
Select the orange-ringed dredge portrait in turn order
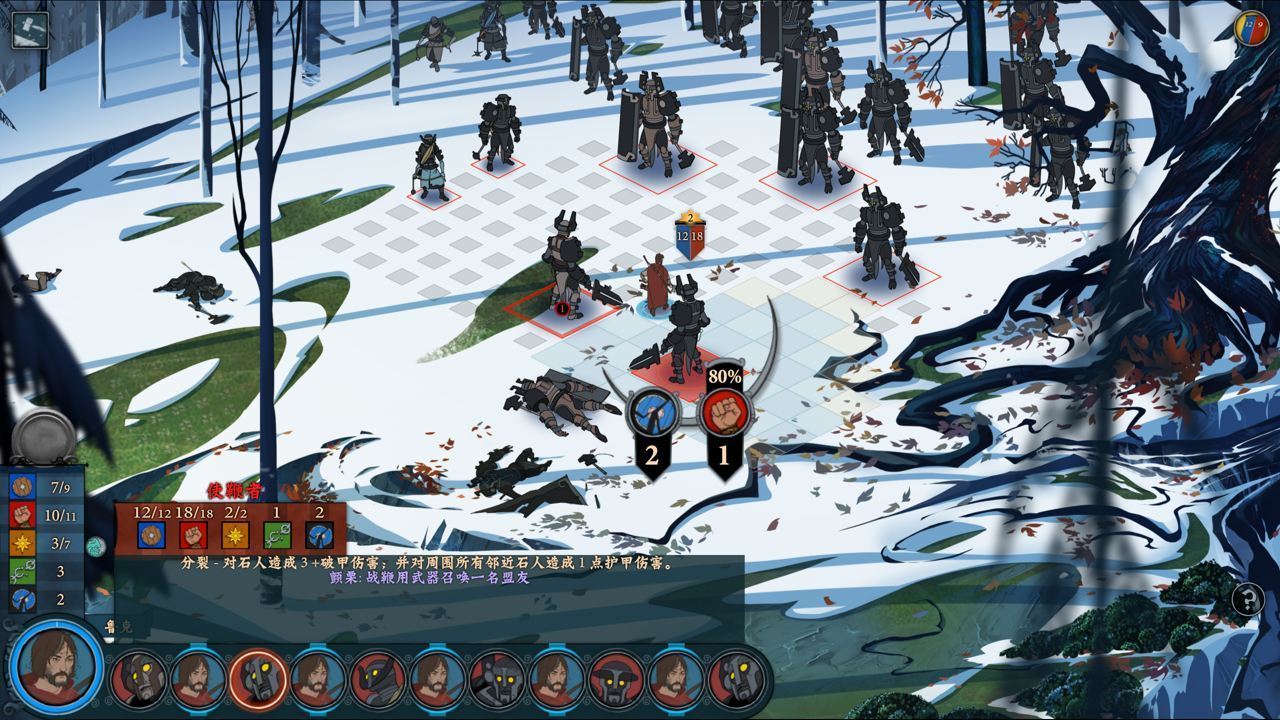(x=258, y=679)
